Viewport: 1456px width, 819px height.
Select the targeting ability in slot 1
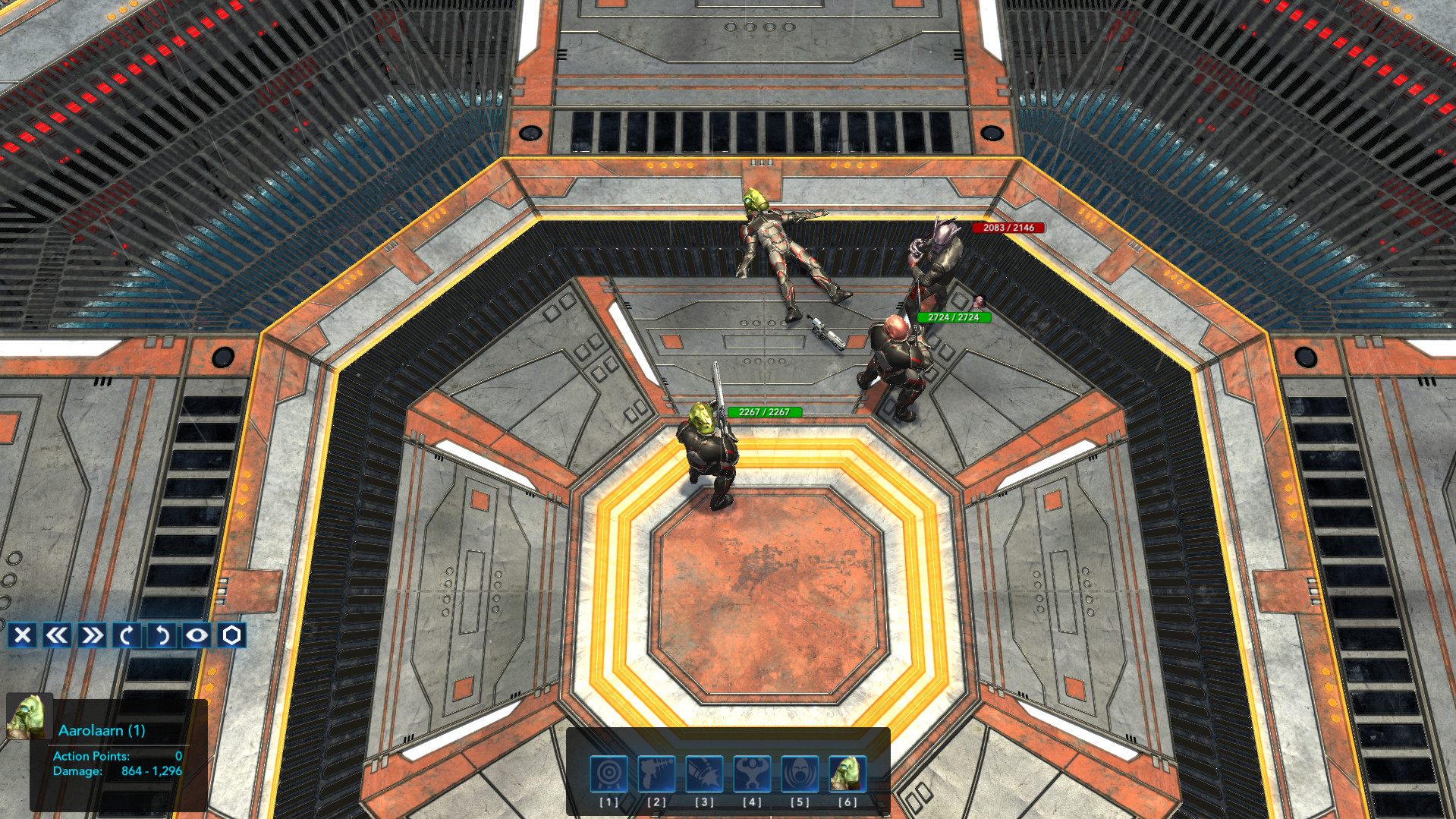click(608, 772)
